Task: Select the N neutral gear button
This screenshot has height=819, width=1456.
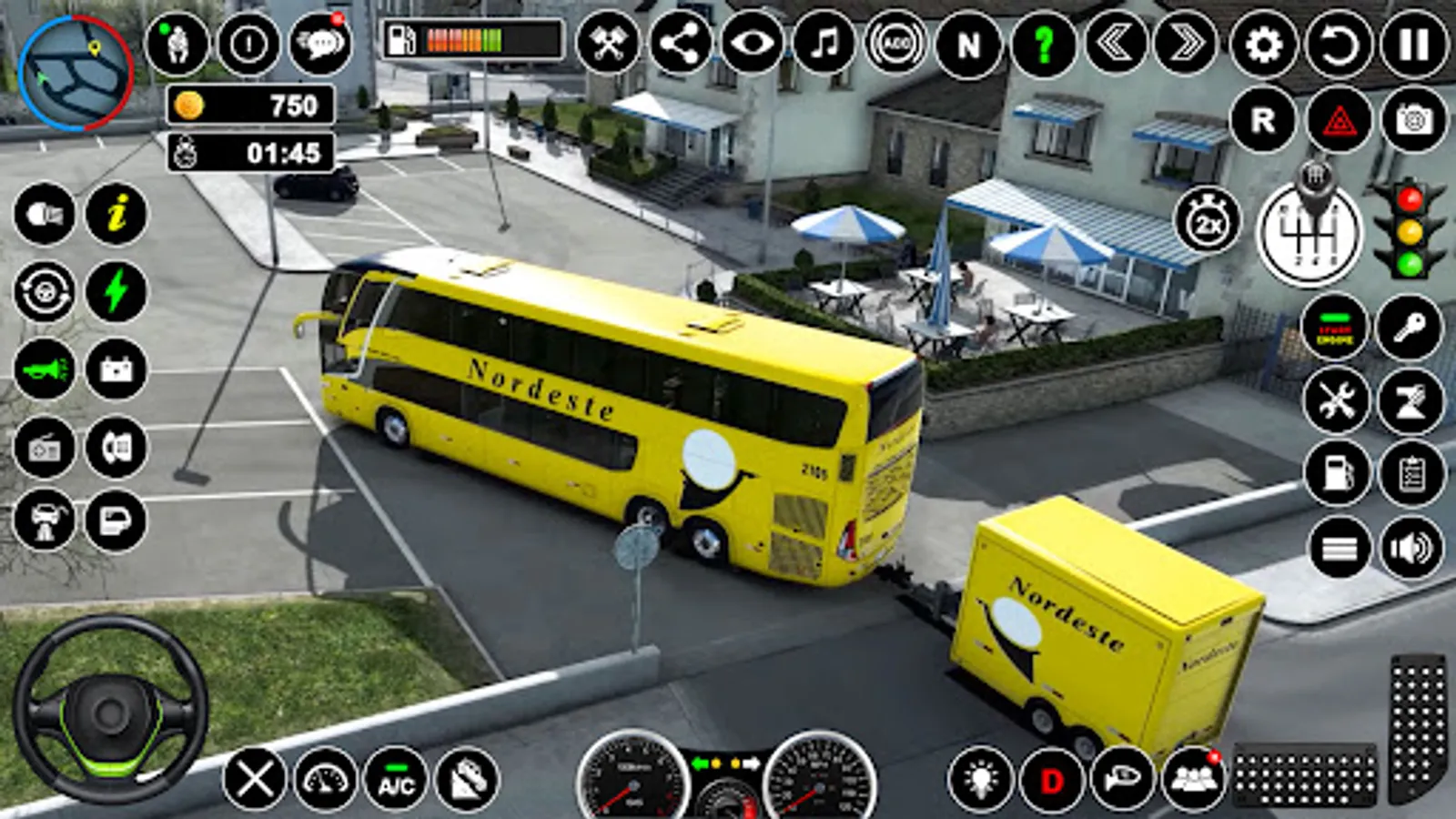Action: tap(968, 44)
